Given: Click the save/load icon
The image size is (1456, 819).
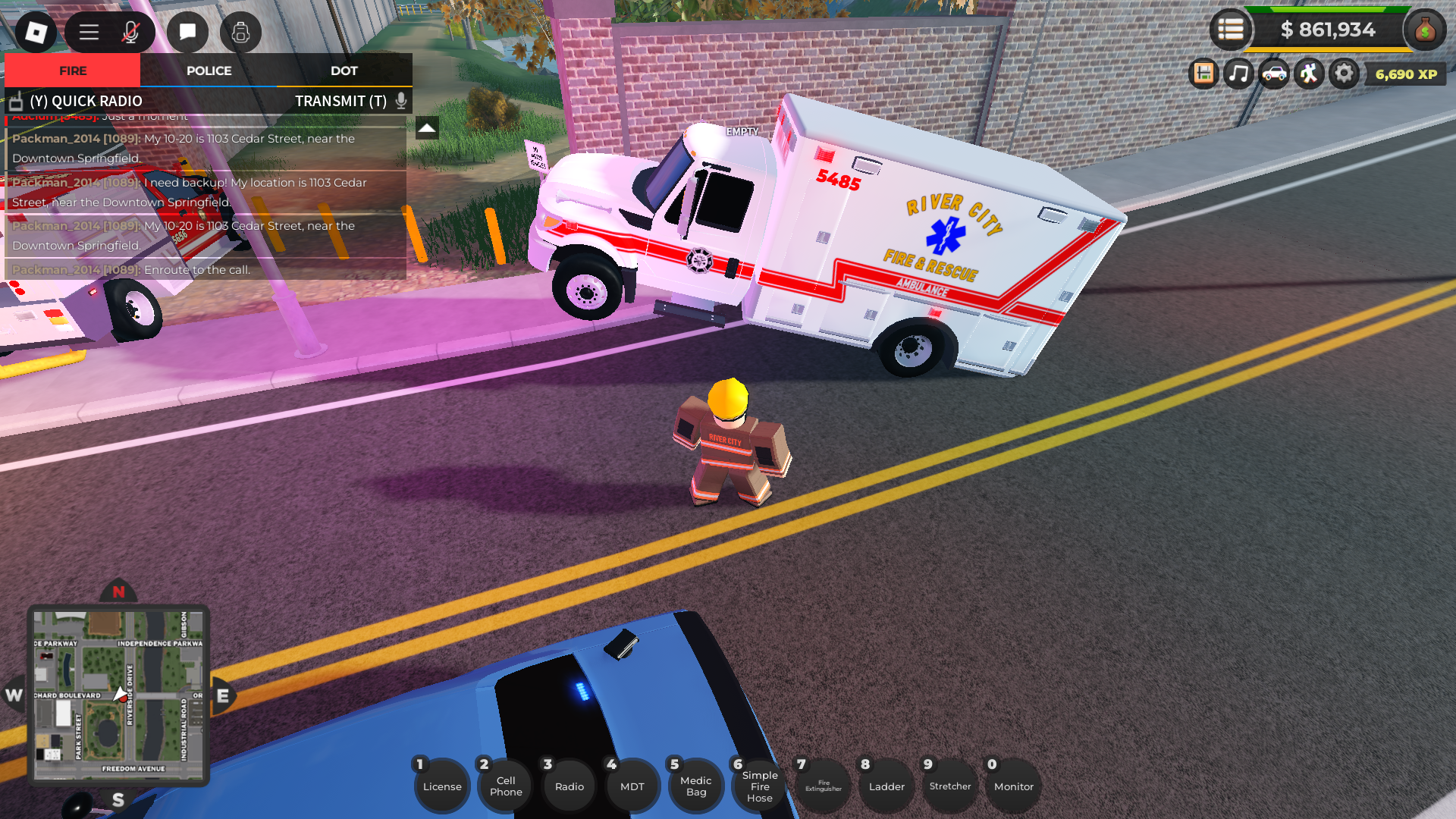Looking at the screenshot, I should tap(1204, 74).
